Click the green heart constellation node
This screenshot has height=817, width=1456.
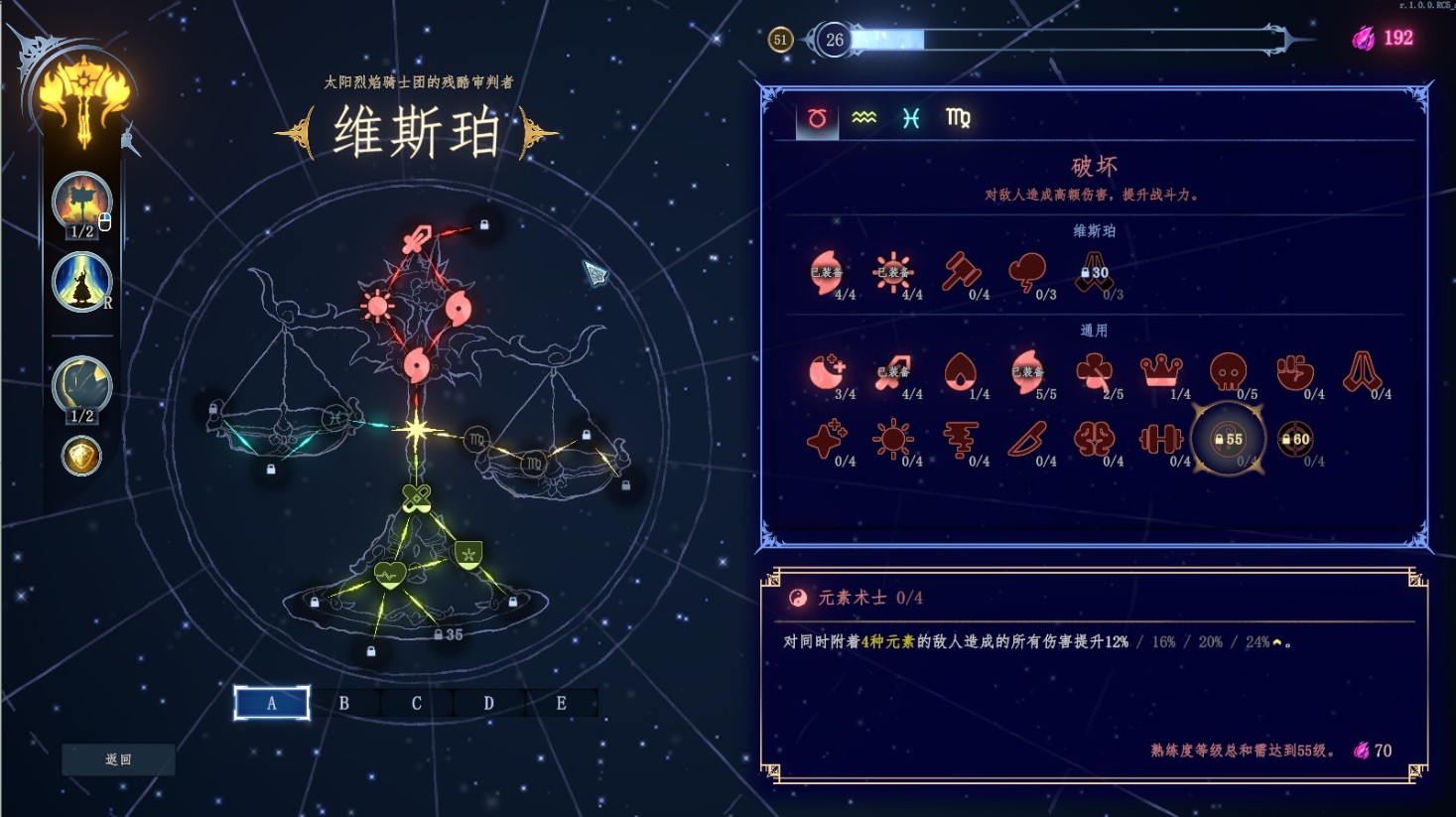(x=390, y=575)
